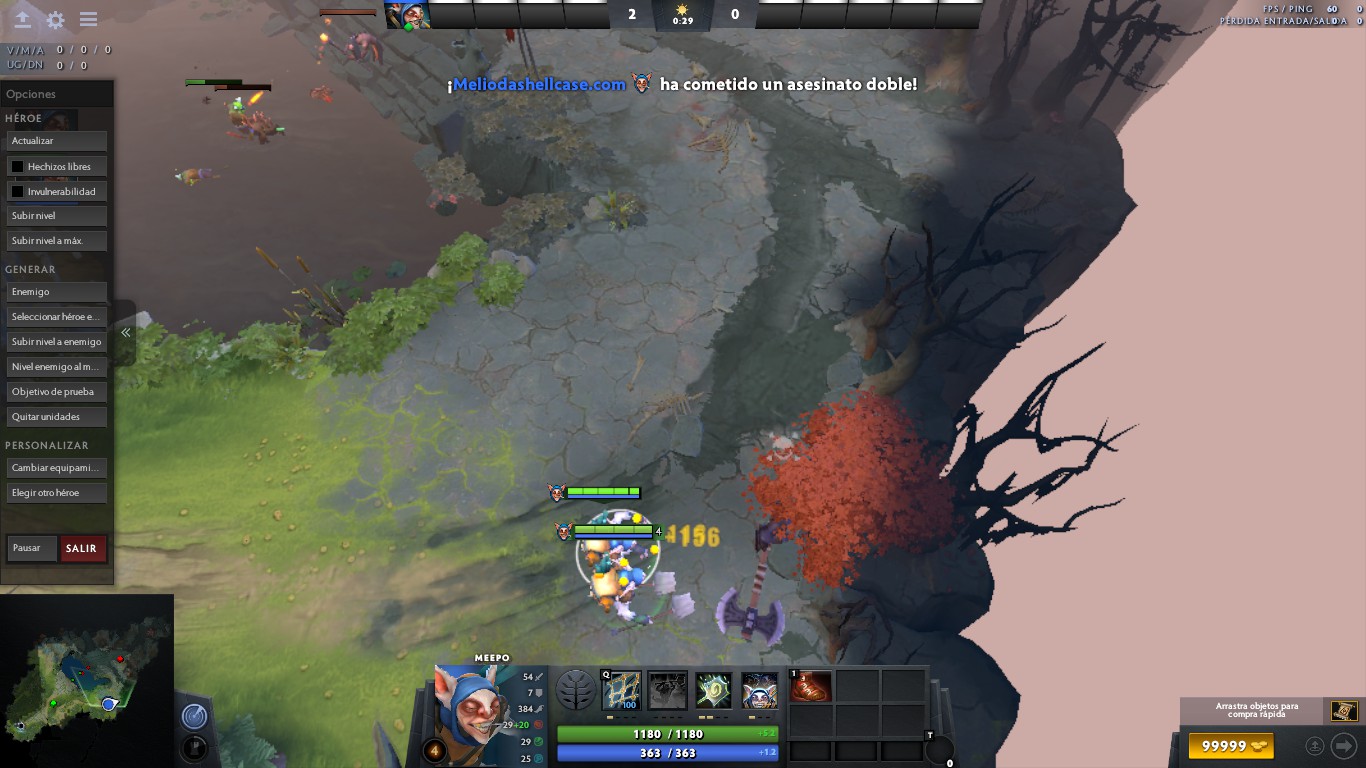This screenshot has height=768, width=1366.
Task: Collapse the demo options panel arrow
Action: [x=125, y=333]
